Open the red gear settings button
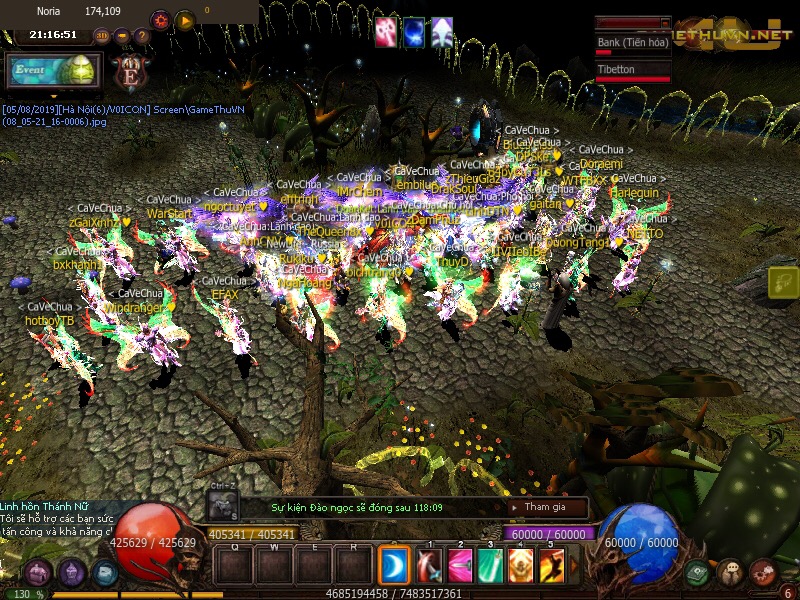 [x=160, y=20]
